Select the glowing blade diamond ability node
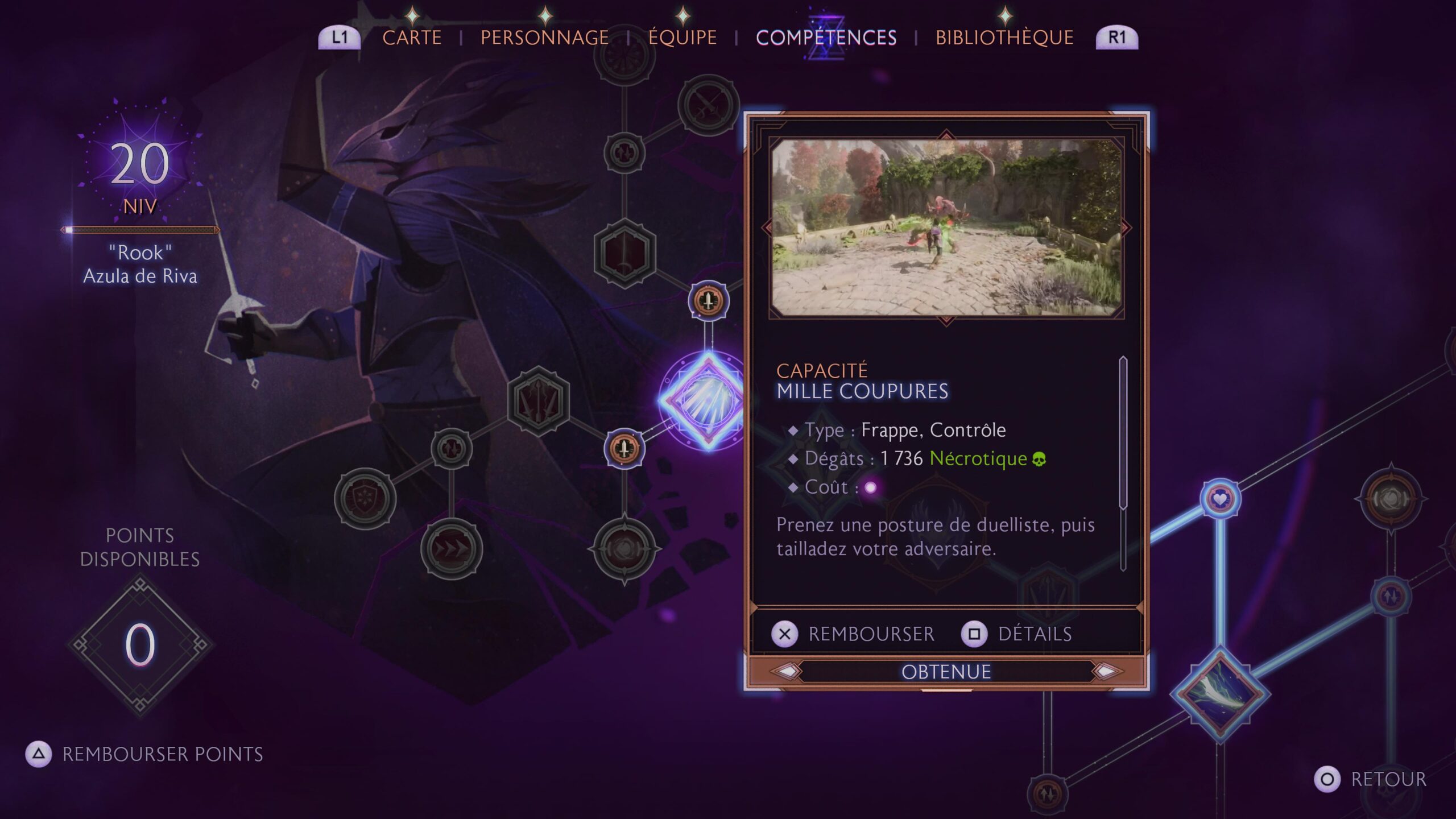 (1220, 694)
